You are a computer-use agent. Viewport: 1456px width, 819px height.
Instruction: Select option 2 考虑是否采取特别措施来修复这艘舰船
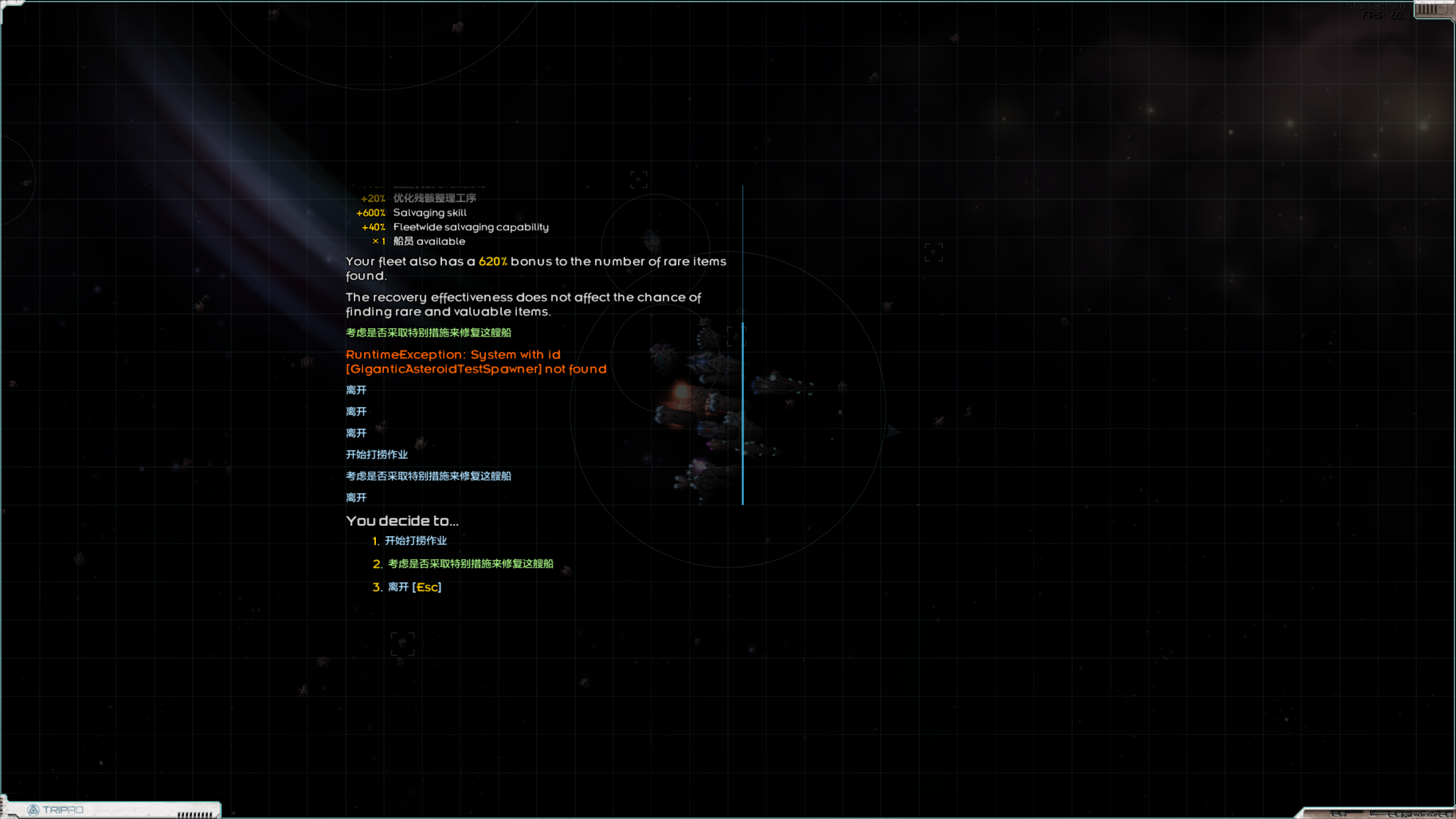pyautogui.click(x=470, y=564)
